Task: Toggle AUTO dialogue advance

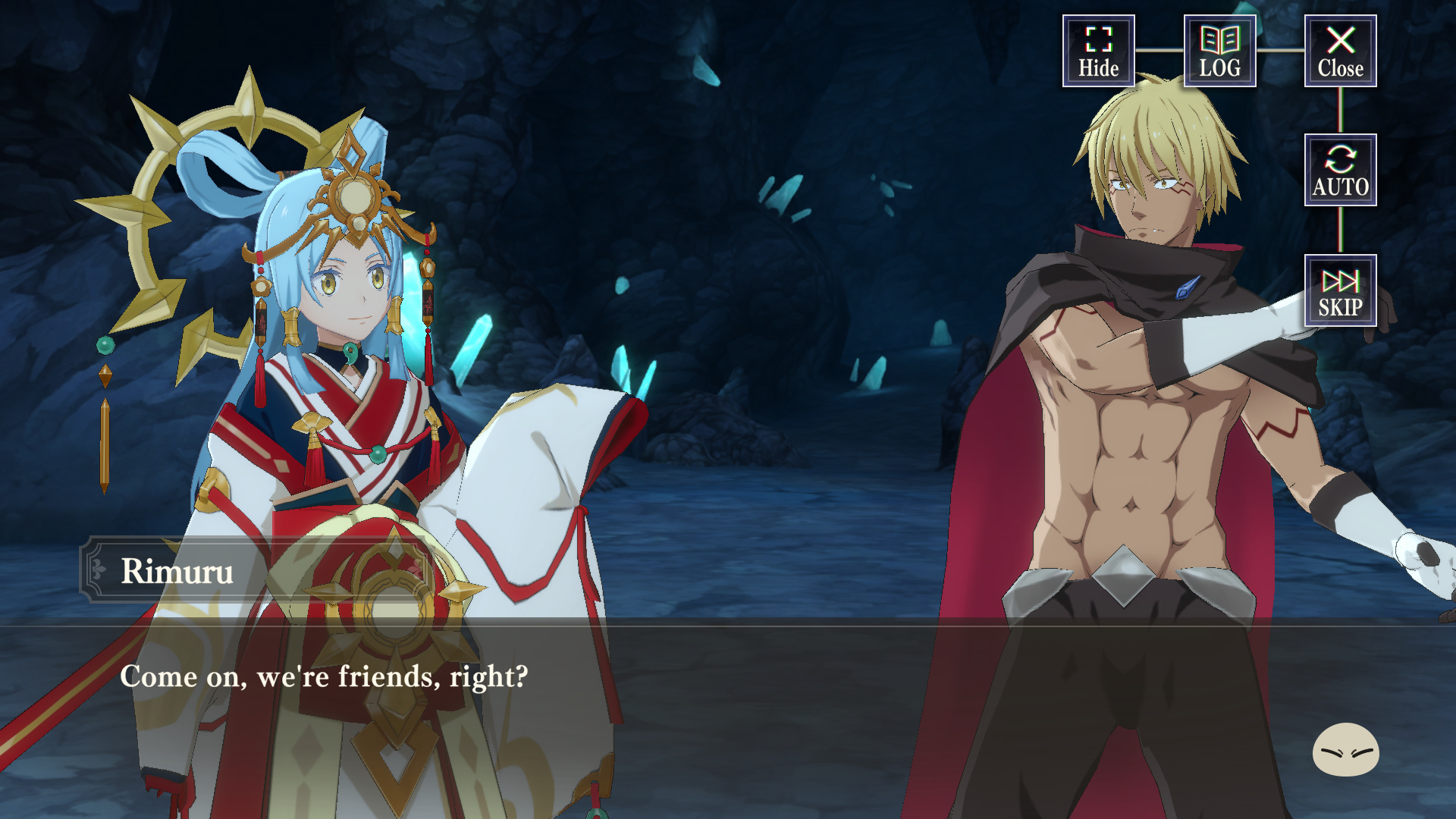Action: [x=1340, y=171]
